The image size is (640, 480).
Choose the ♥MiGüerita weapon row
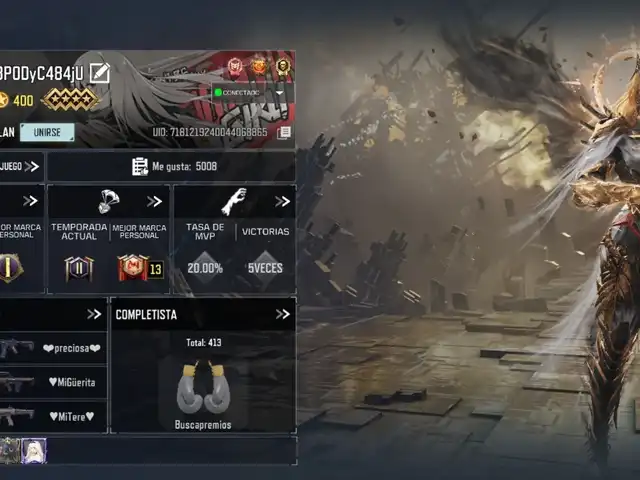53,382
